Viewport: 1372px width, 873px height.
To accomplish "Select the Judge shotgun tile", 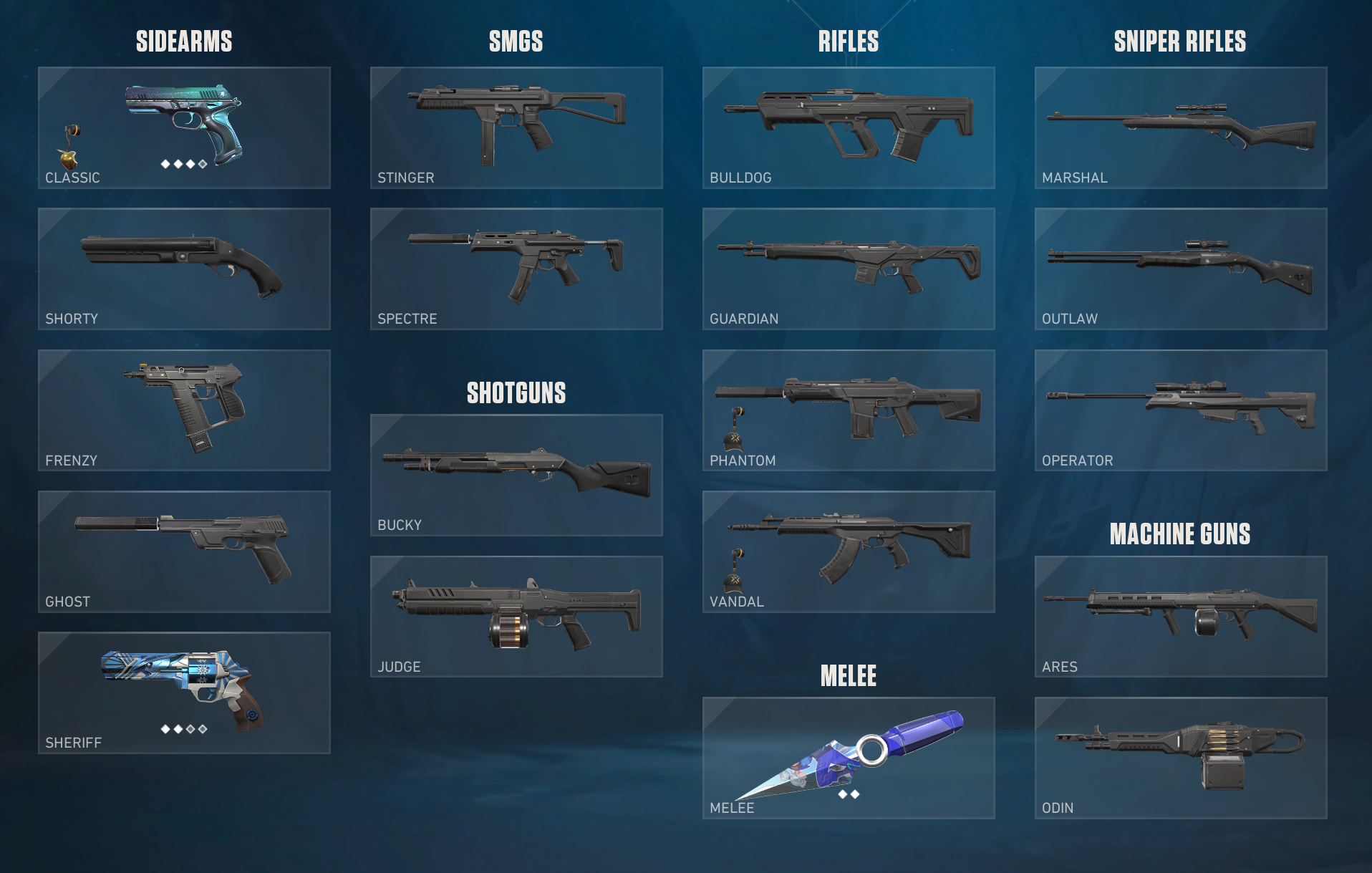I will pos(516,616).
